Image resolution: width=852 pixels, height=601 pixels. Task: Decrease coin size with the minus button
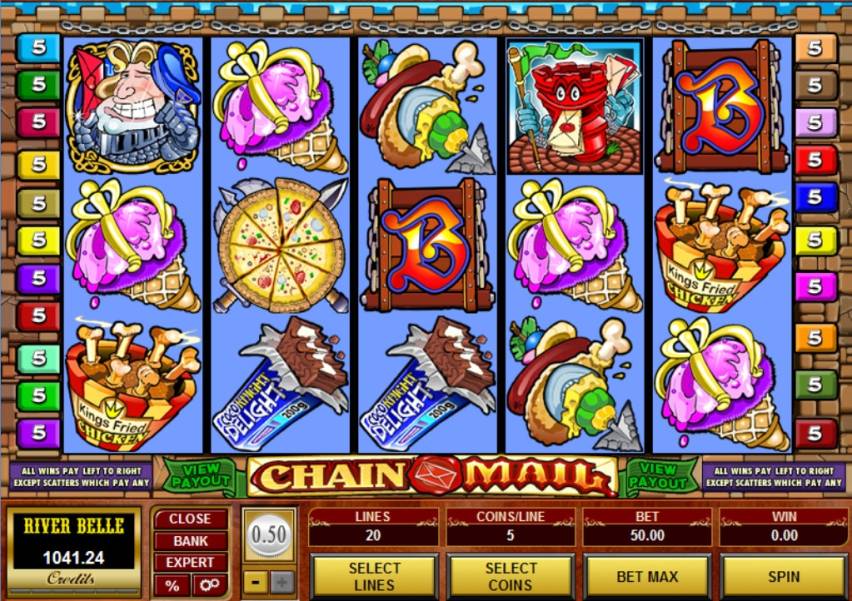point(256,582)
